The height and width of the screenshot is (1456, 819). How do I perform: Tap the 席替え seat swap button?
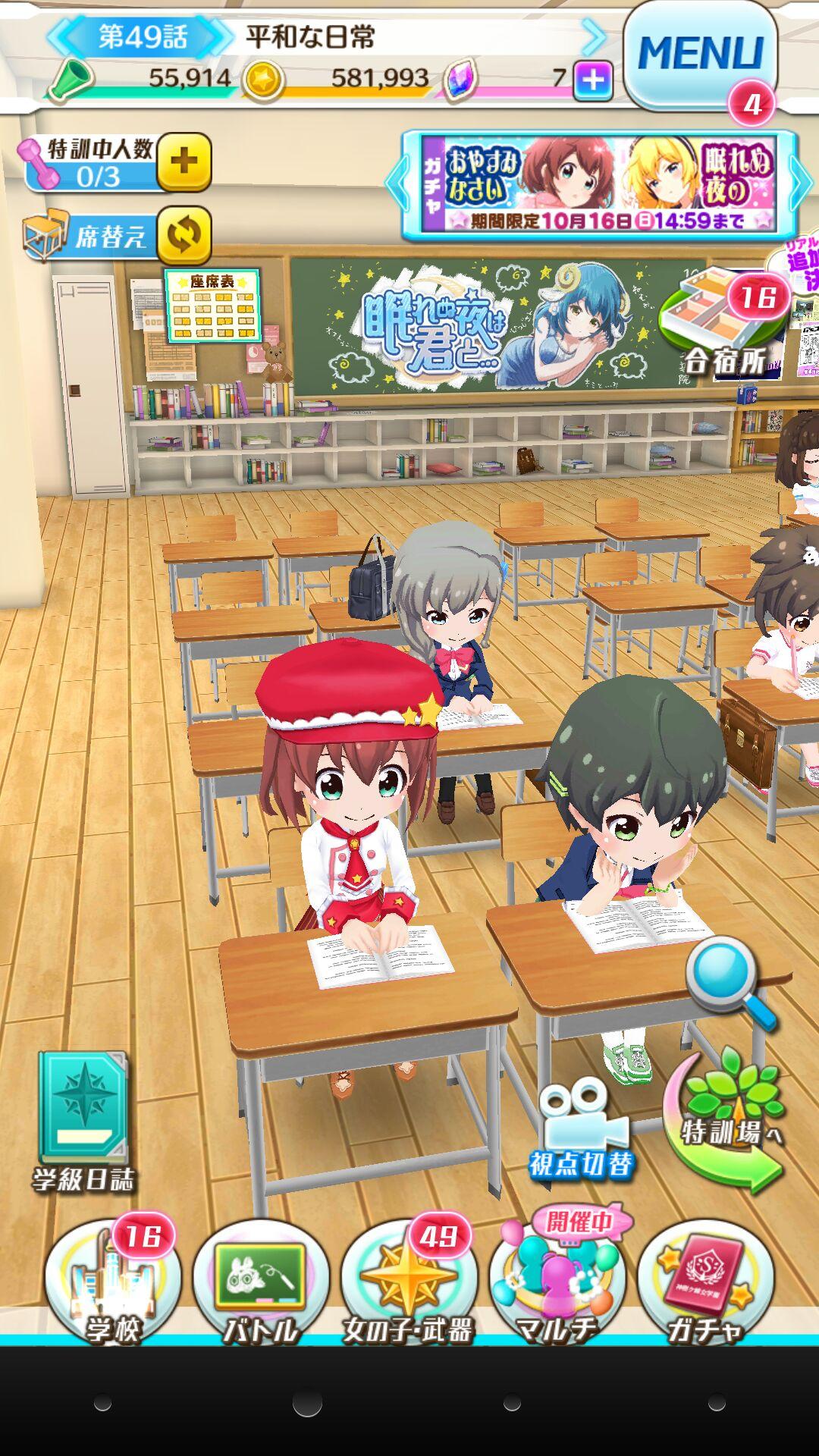(184, 235)
